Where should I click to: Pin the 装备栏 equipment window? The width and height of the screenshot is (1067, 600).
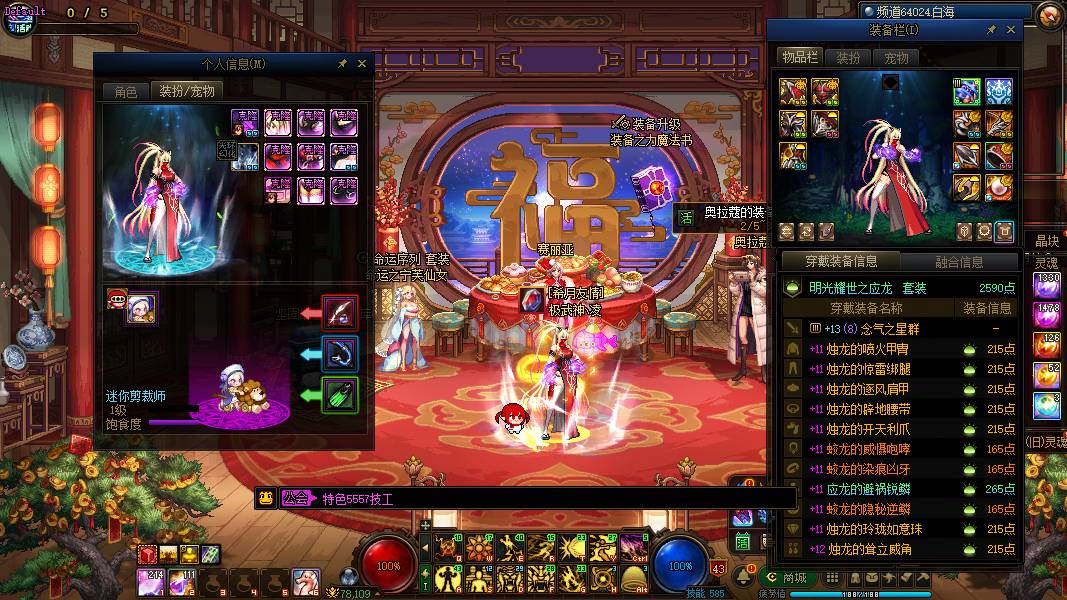pyautogui.click(x=993, y=30)
